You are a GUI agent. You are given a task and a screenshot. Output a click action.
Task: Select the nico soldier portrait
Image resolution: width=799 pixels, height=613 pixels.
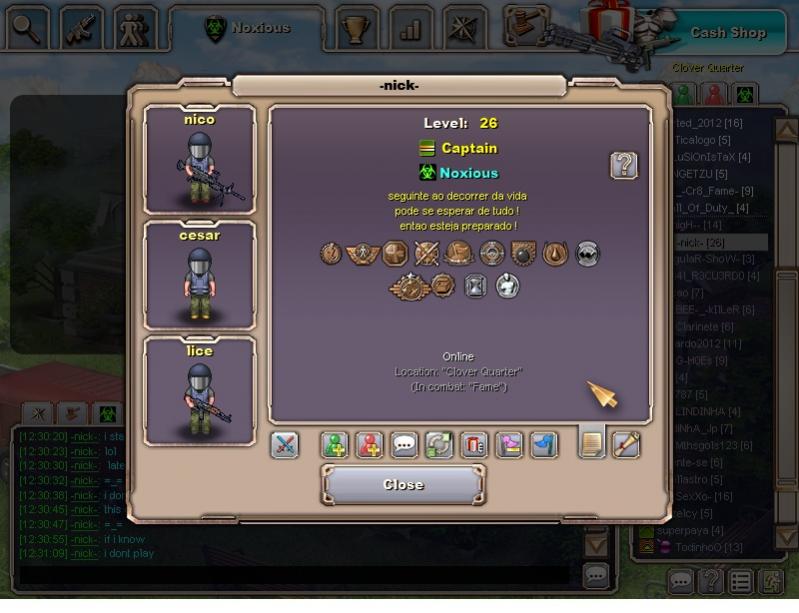pyautogui.click(x=200, y=160)
